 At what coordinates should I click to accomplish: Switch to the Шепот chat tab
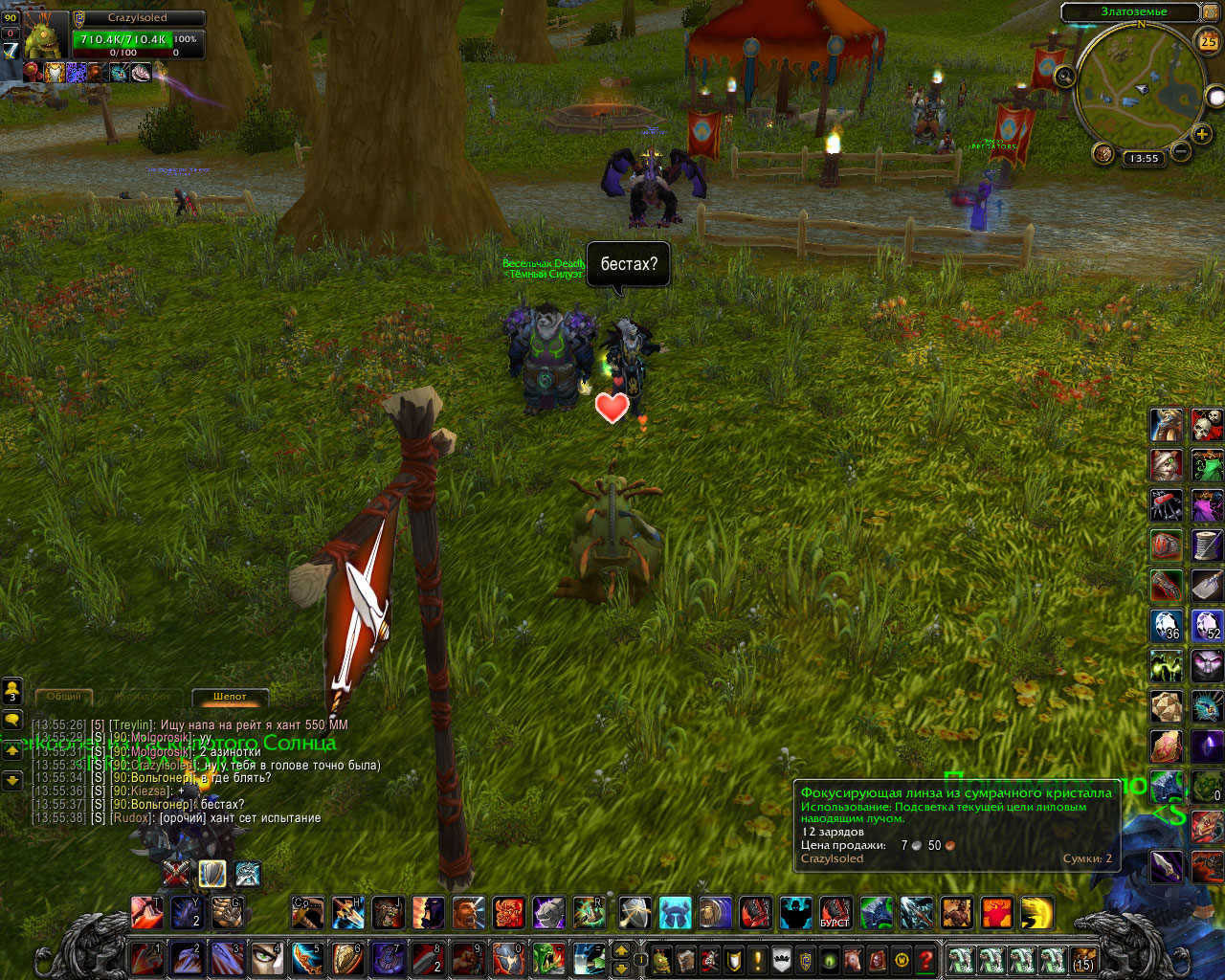click(230, 697)
